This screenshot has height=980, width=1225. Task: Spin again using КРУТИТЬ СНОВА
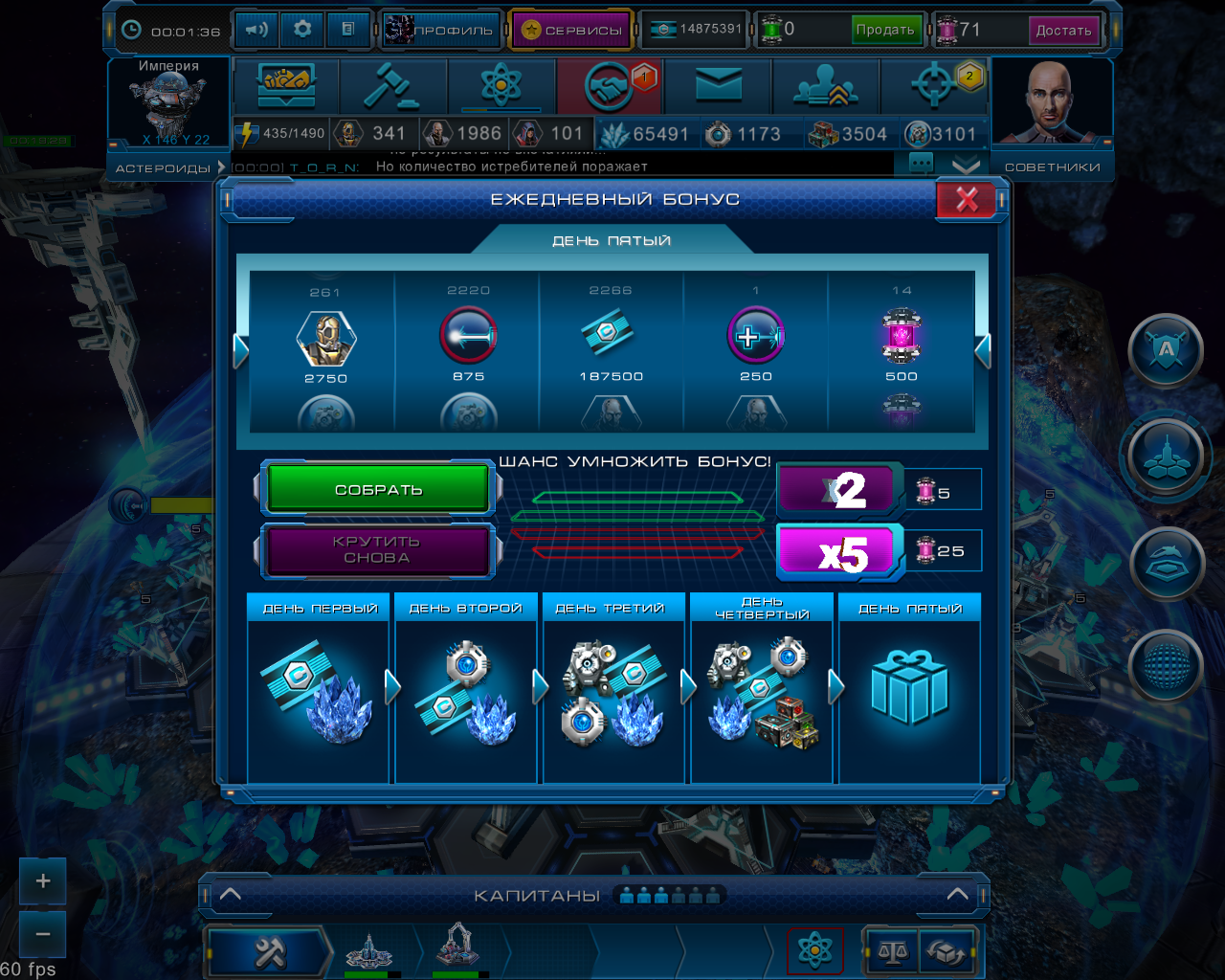[x=377, y=549]
